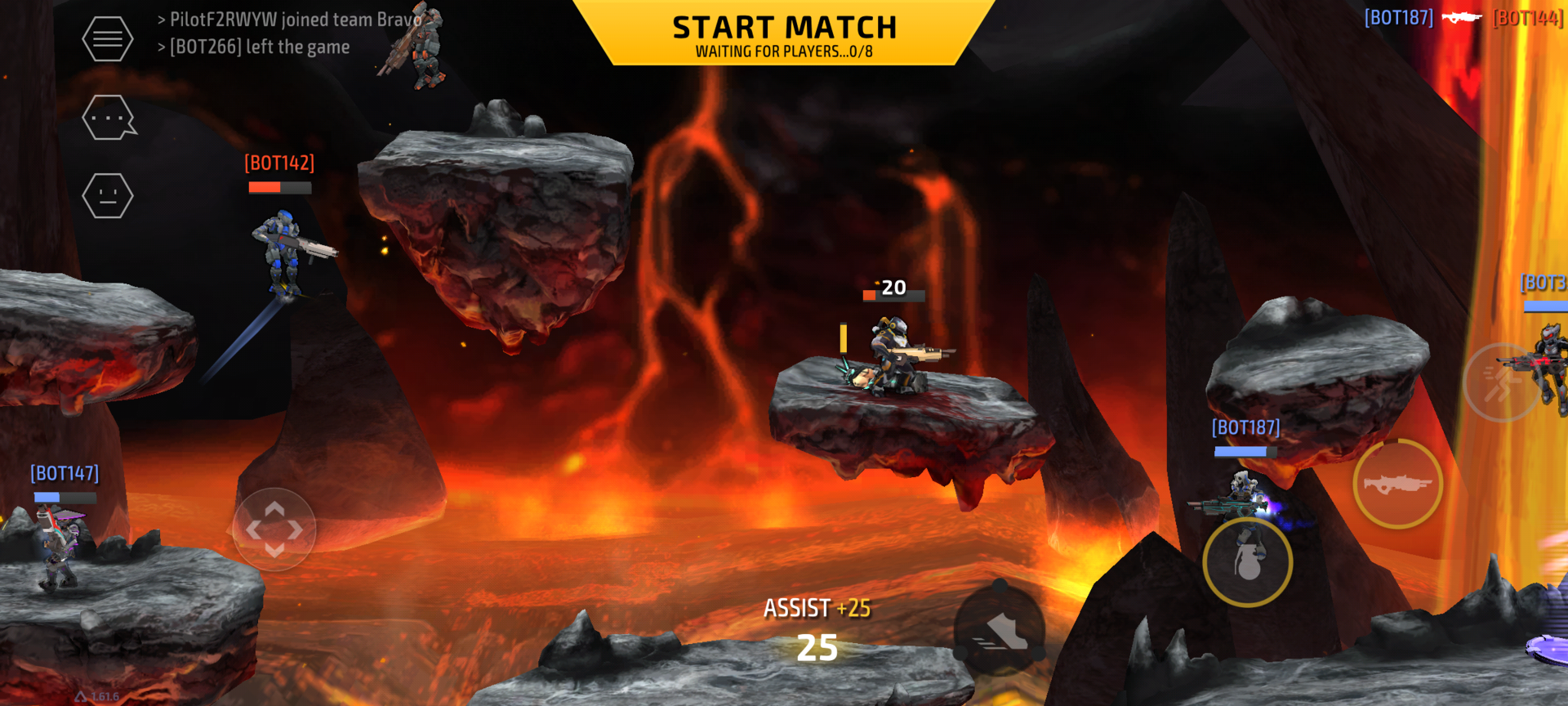Tap the running figure dash button
This screenshot has width=1568, height=706.
click(1503, 382)
